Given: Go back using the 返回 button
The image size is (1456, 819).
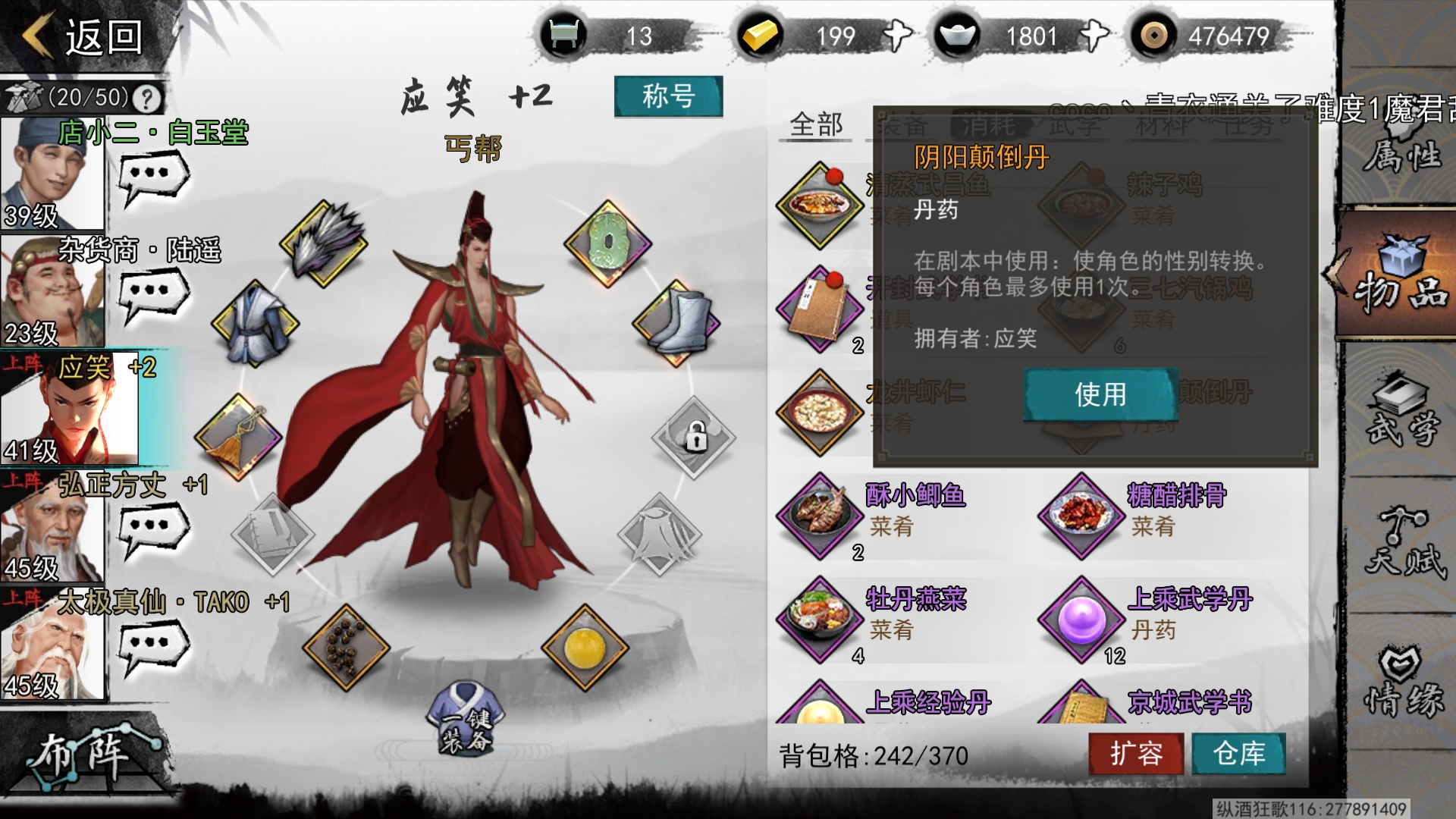Looking at the screenshot, I should coord(83,36).
